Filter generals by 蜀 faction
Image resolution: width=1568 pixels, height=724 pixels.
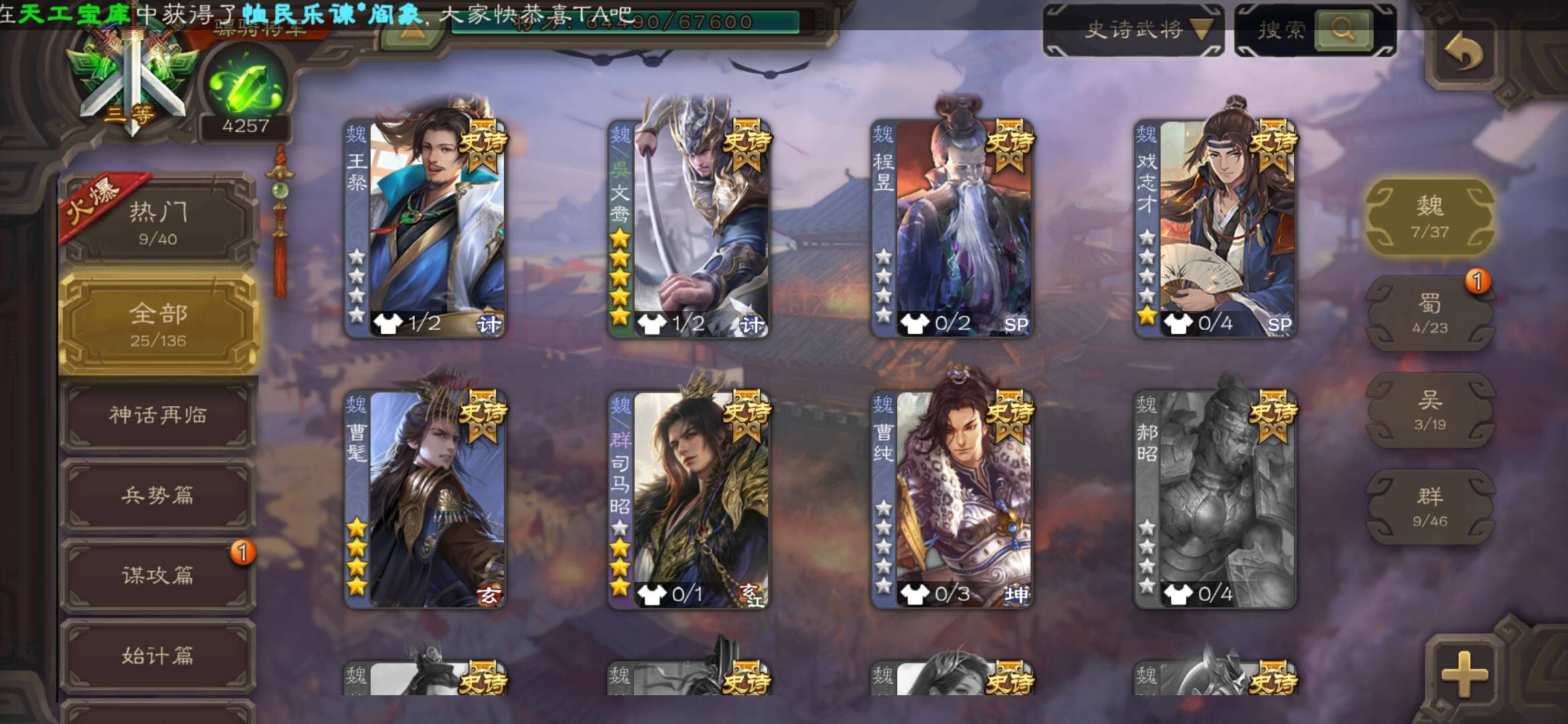pyautogui.click(x=1429, y=314)
